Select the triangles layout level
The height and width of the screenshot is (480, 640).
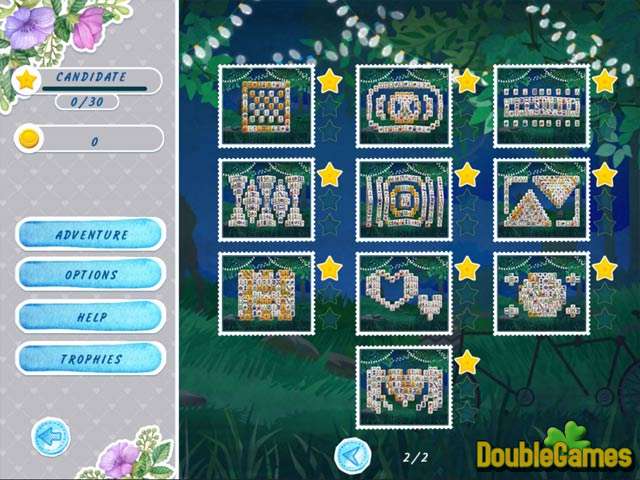pyautogui.click(x=541, y=199)
